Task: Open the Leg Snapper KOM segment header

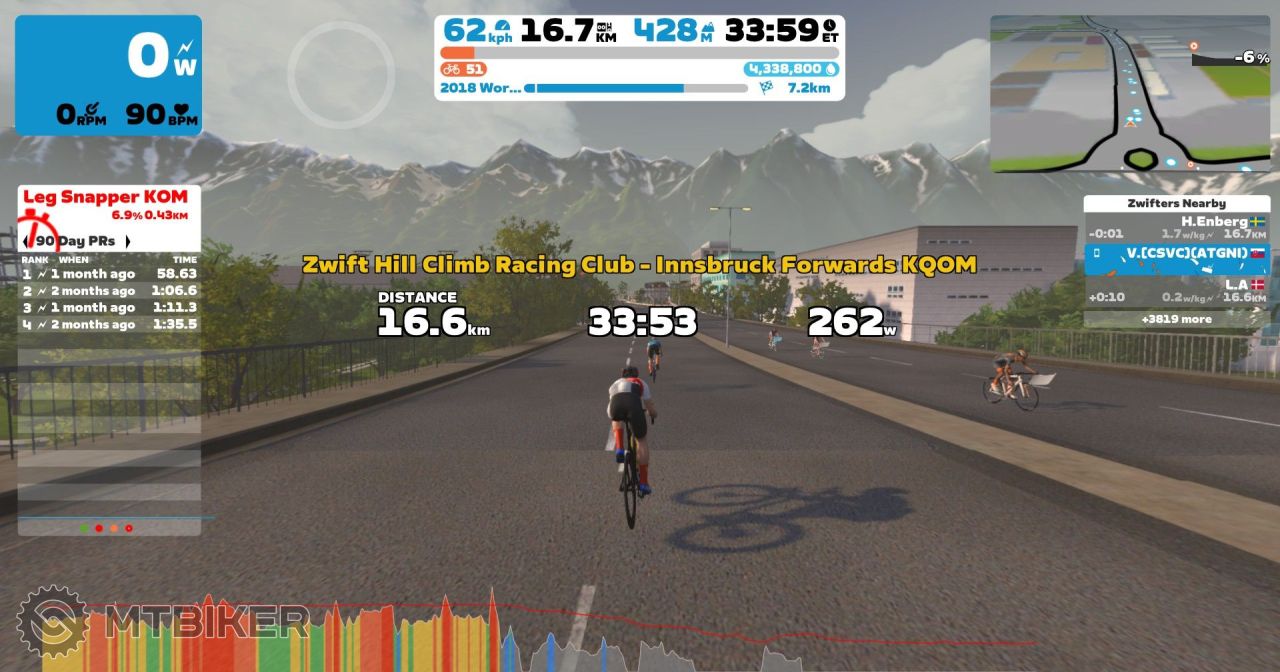Action: pyautogui.click(x=109, y=203)
